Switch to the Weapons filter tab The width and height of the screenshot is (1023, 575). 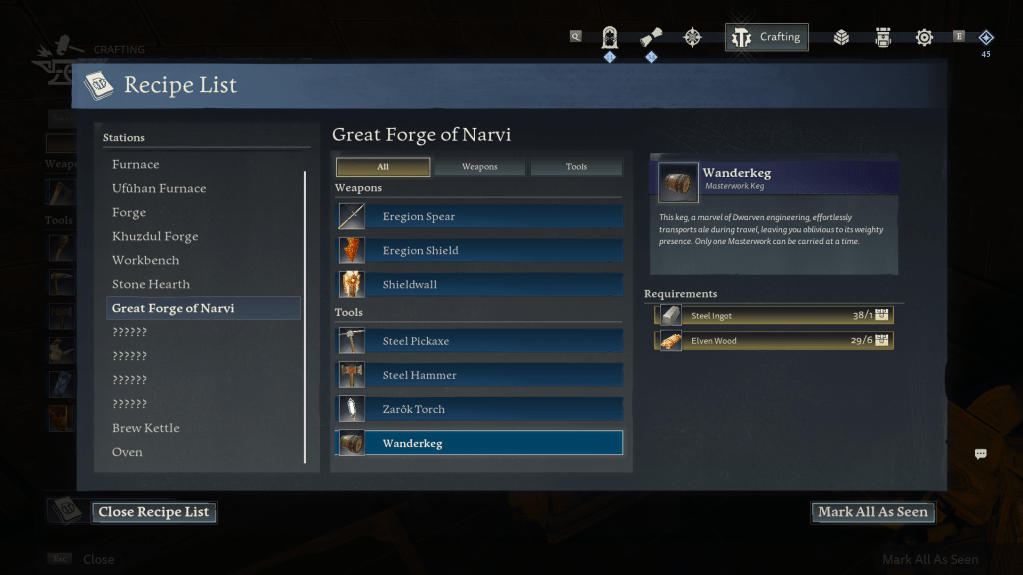pyautogui.click(x=479, y=167)
